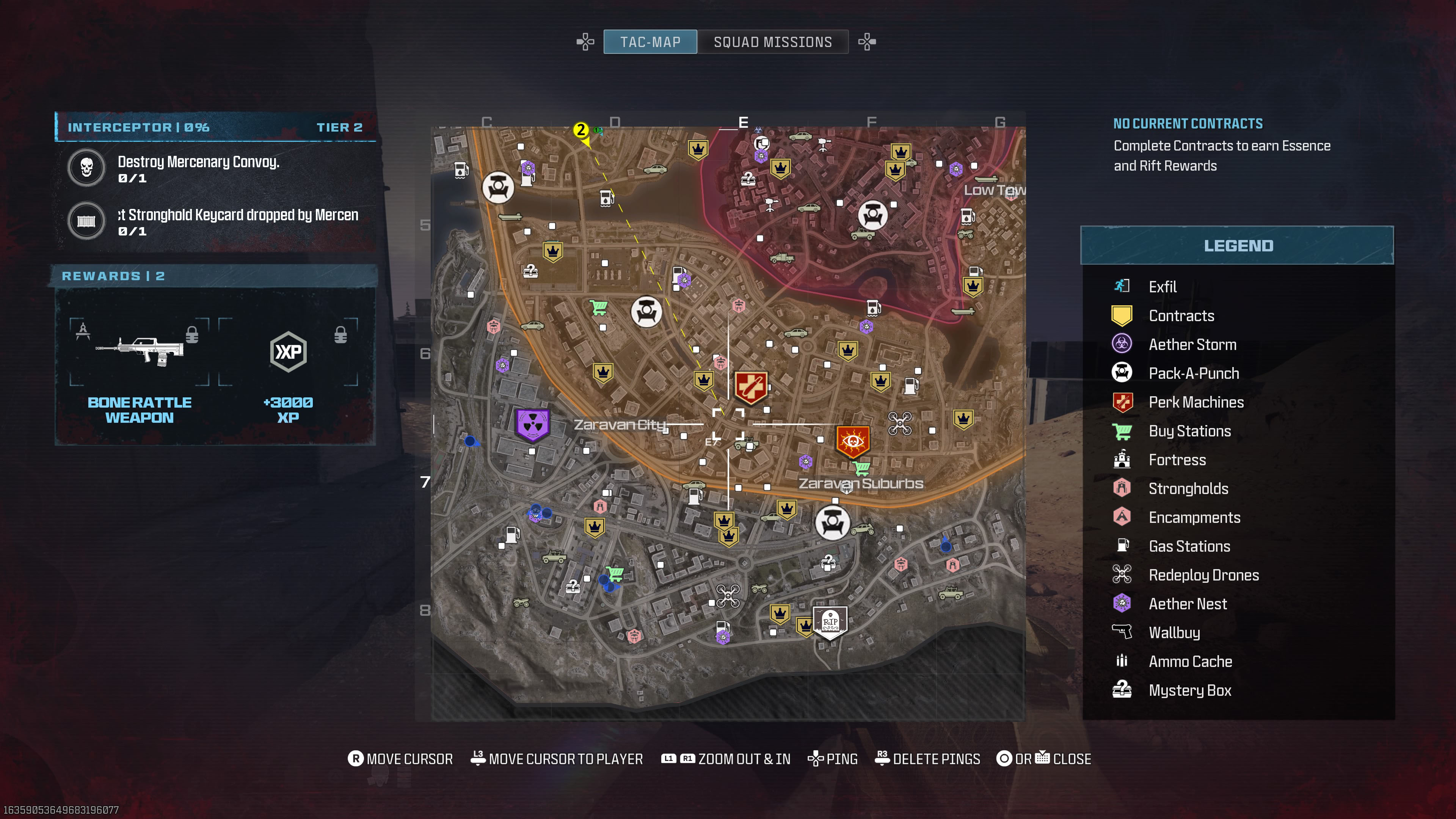Click the yellow numbered '2' ping marker
The width and height of the screenshot is (1456, 819).
click(x=581, y=129)
